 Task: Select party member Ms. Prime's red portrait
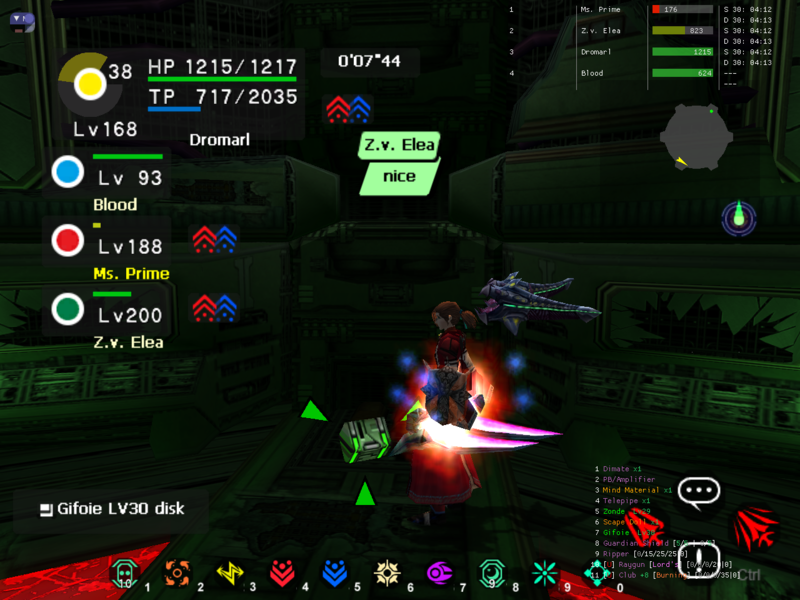(x=68, y=241)
